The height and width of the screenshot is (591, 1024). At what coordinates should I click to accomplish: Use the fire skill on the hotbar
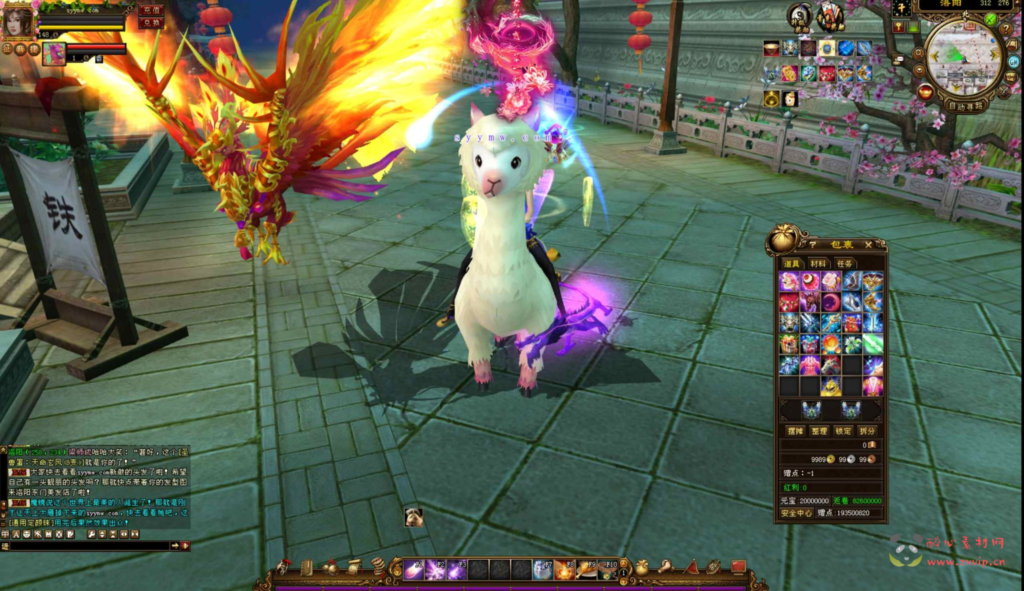tap(564, 570)
